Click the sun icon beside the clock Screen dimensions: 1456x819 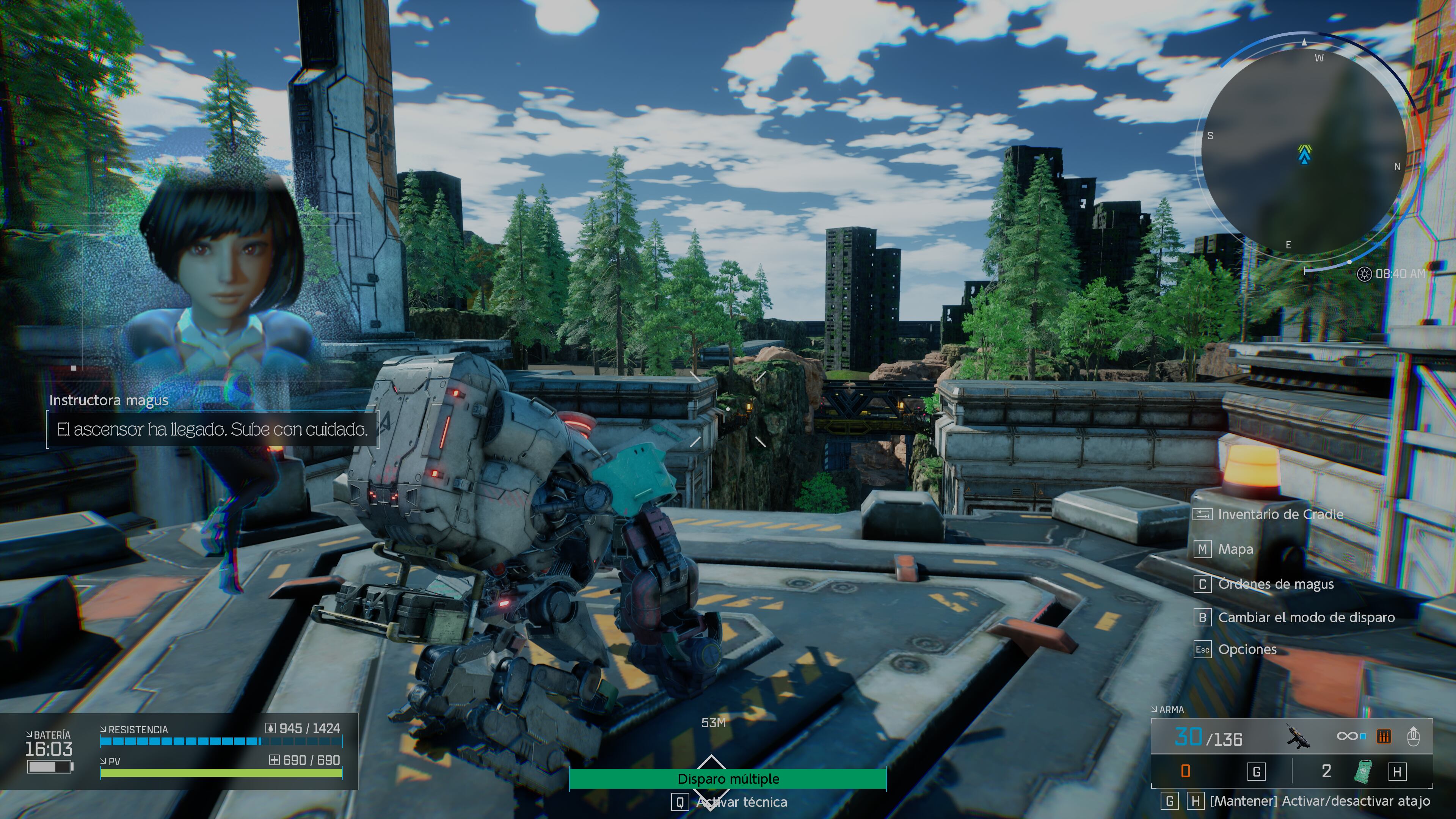1364,274
